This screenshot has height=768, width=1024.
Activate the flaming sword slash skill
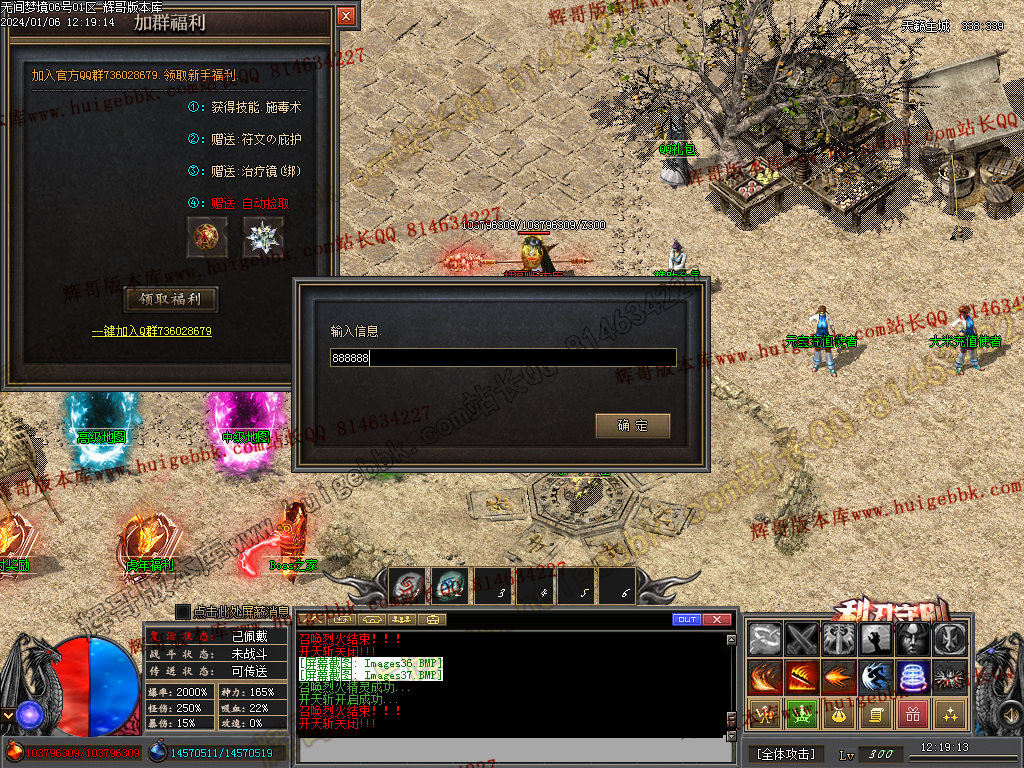point(803,677)
